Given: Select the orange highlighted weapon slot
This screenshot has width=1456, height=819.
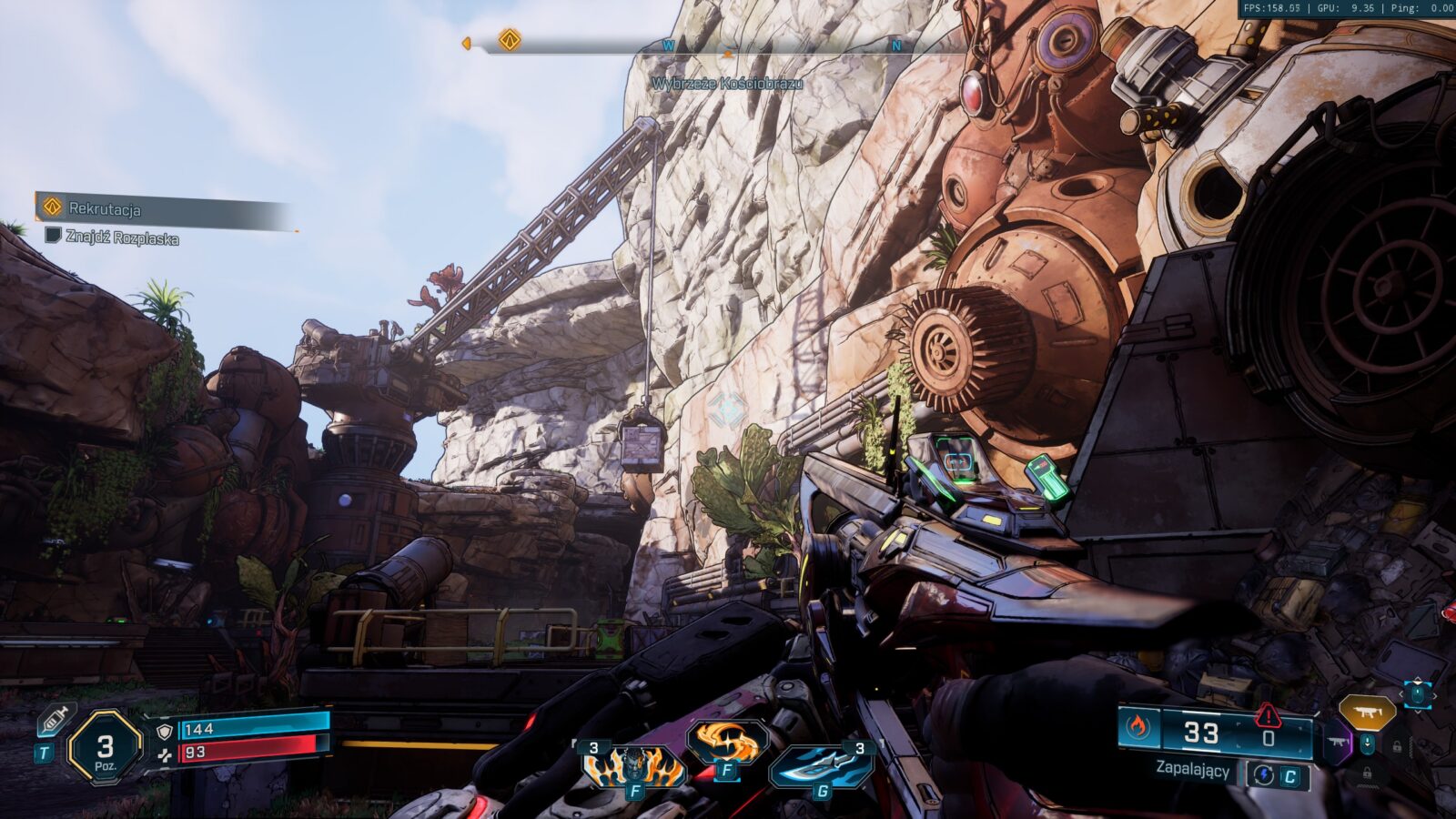Looking at the screenshot, I should (1366, 713).
